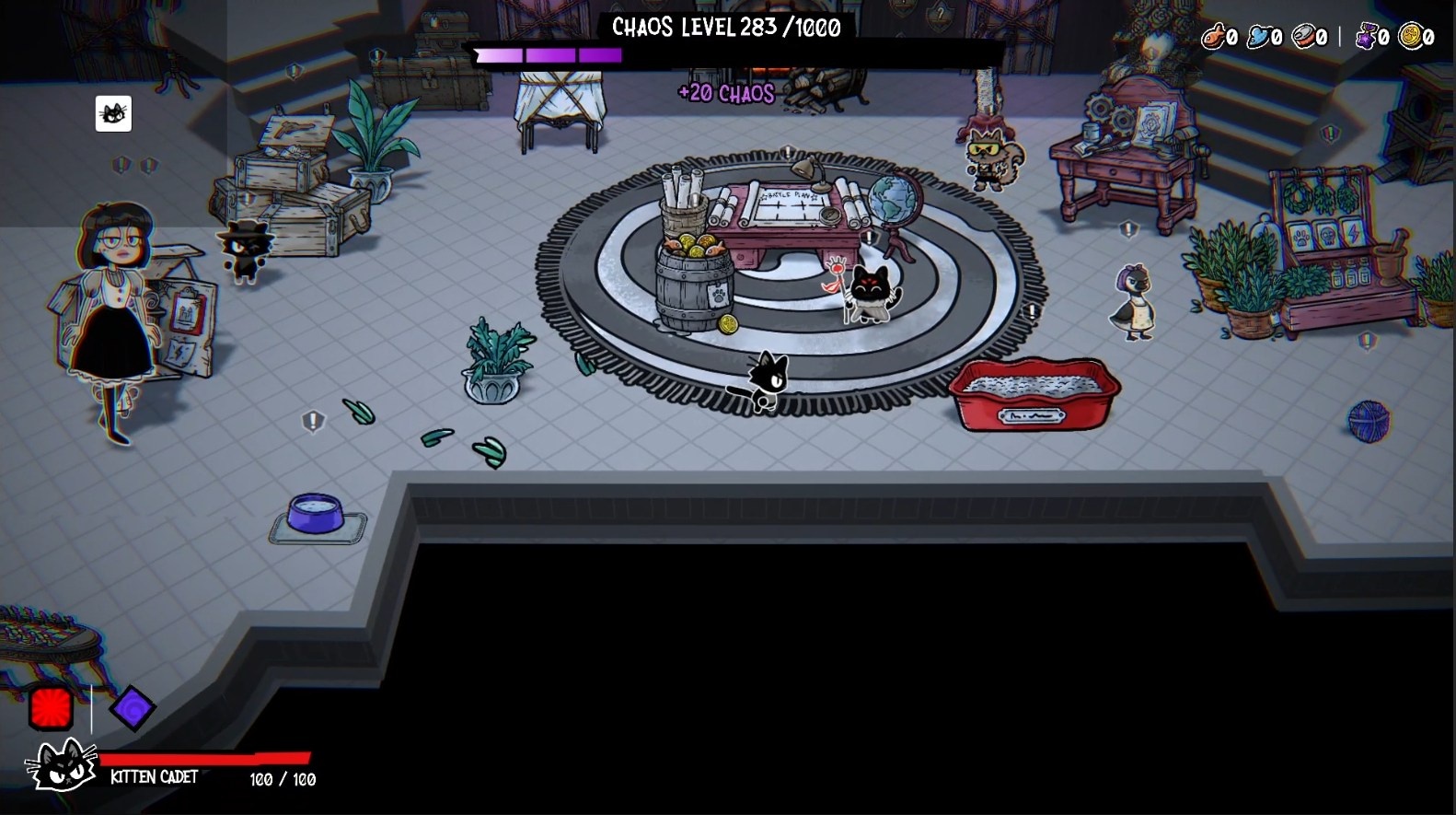Click the Kitten Cadet cat portrait
The image size is (1456, 815).
[x=62, y=765]
